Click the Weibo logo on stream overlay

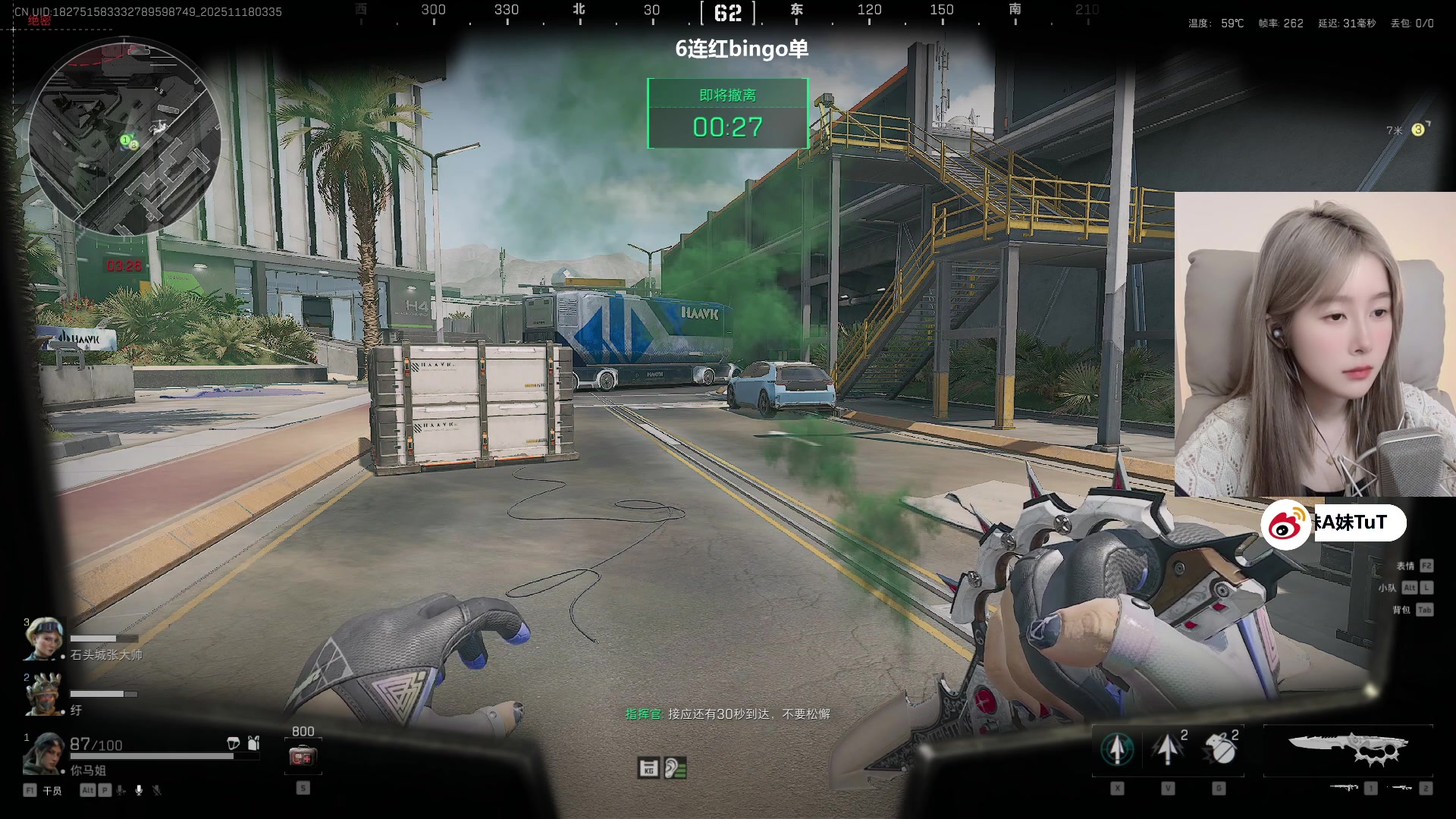coord(1285,525)
